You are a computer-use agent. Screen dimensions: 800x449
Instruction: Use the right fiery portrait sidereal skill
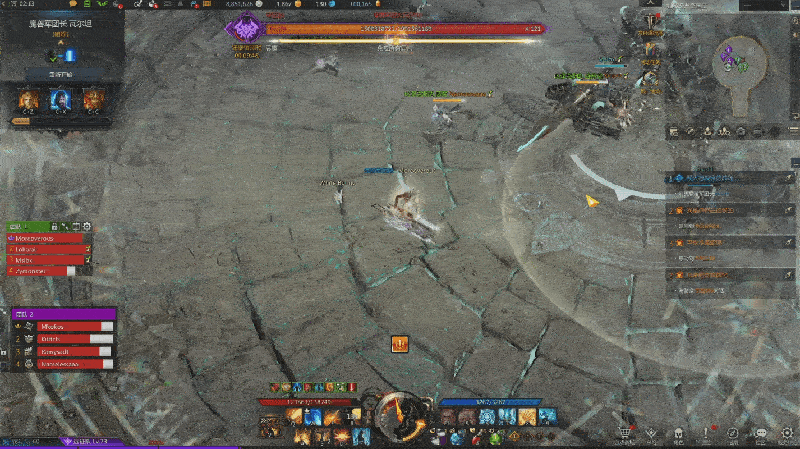tap(93, 99)
